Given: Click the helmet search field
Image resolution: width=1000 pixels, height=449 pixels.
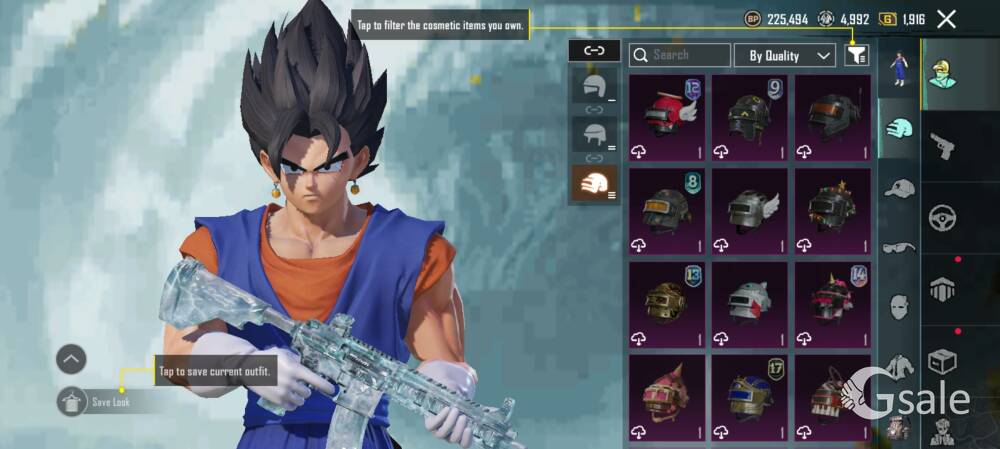Looking at the screenshot, I should click(680, 55).
